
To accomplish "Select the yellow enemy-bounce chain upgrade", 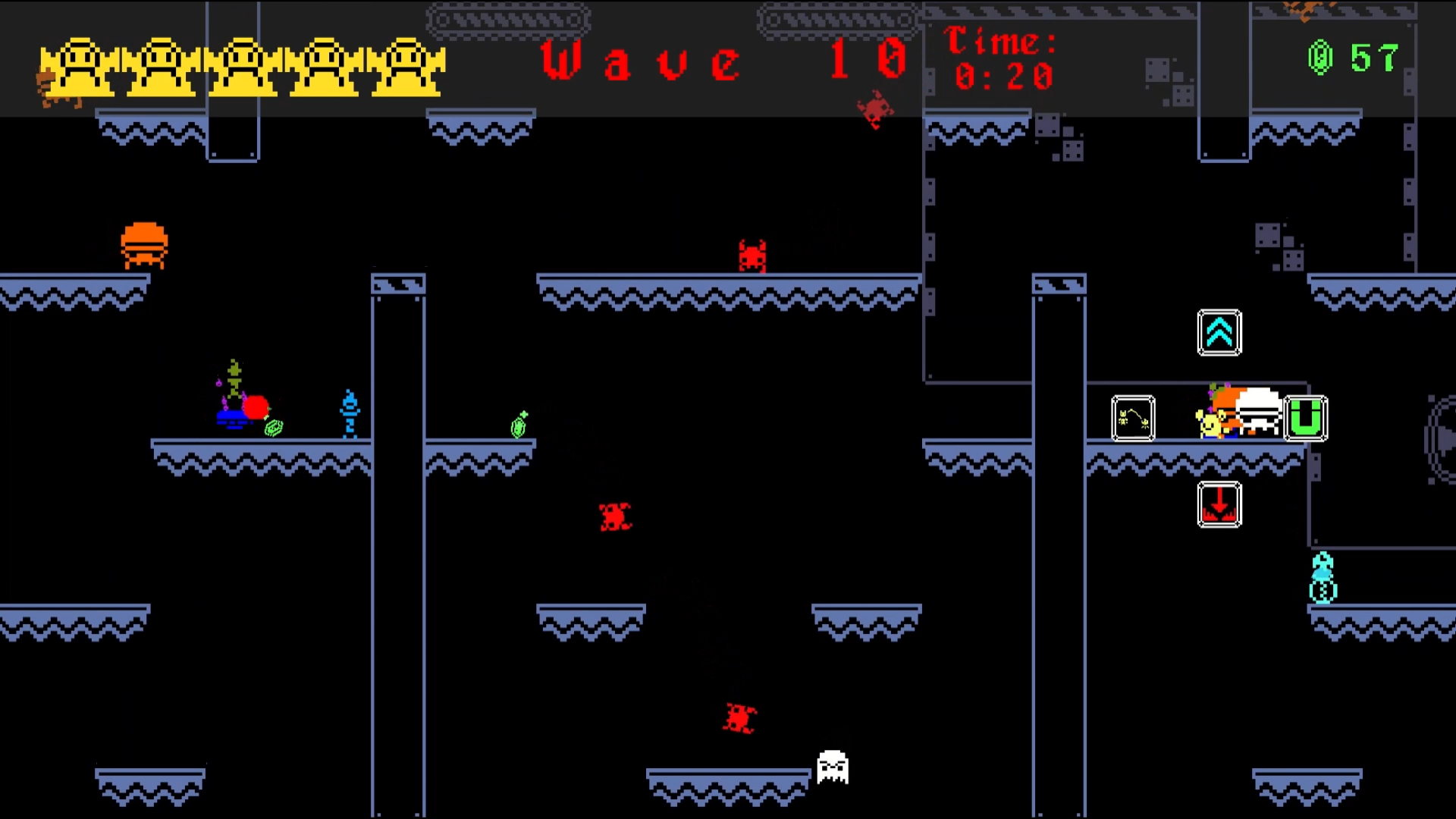I will [x=1133, y=418].
